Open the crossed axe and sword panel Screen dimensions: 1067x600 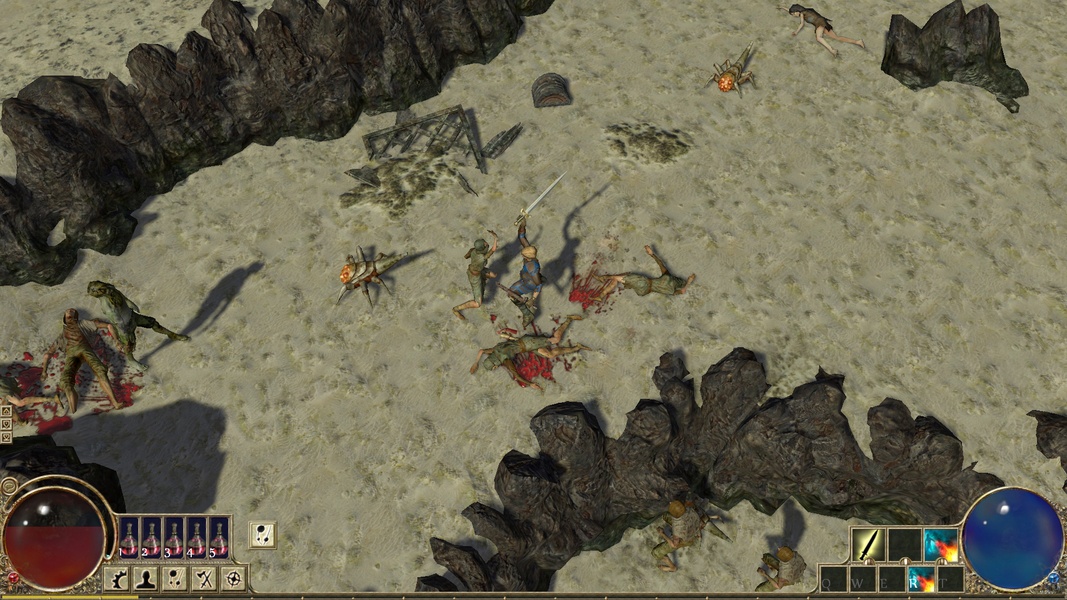click(205, 578)
